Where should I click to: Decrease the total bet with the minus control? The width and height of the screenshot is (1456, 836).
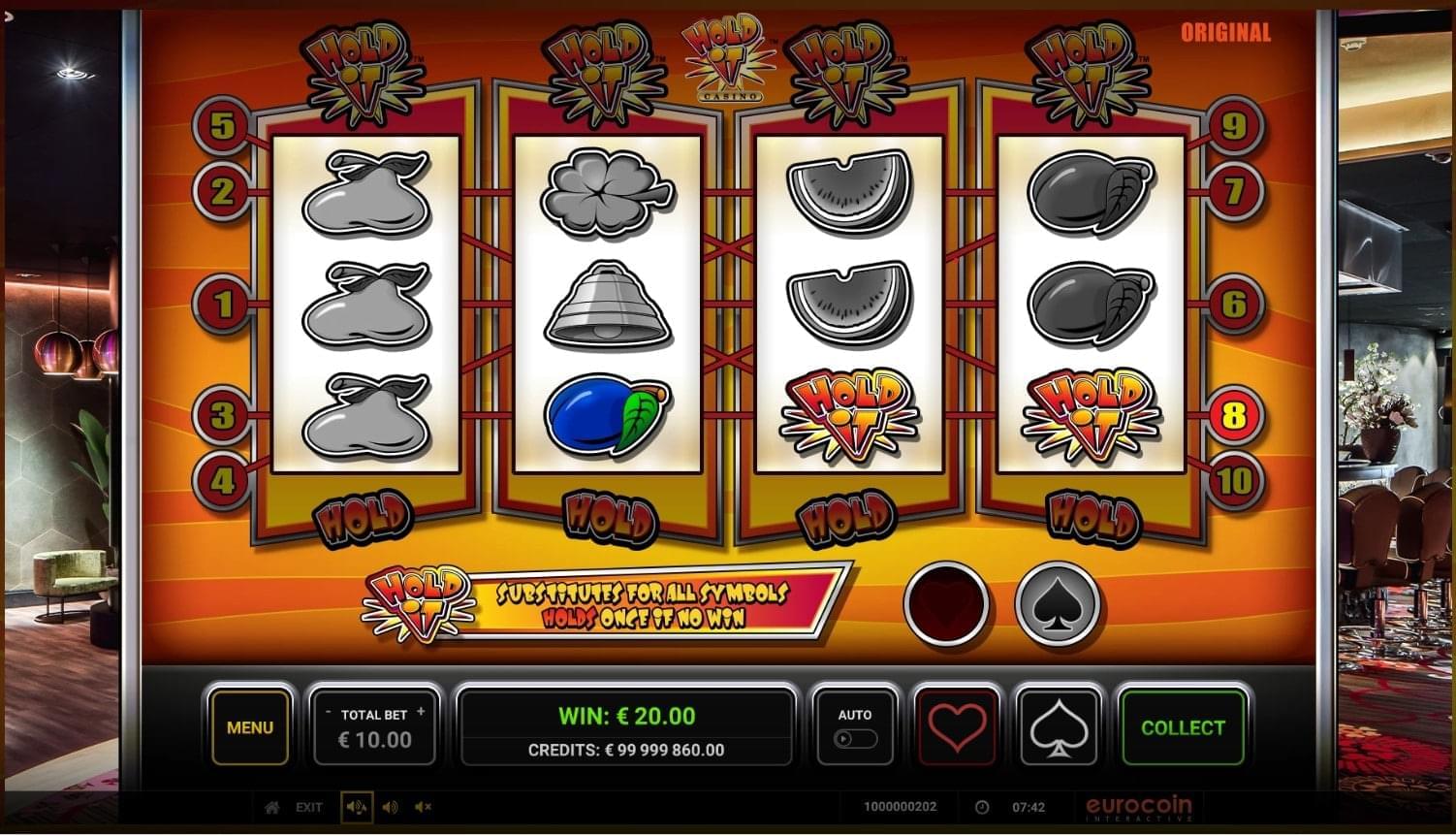coord(330,711)
